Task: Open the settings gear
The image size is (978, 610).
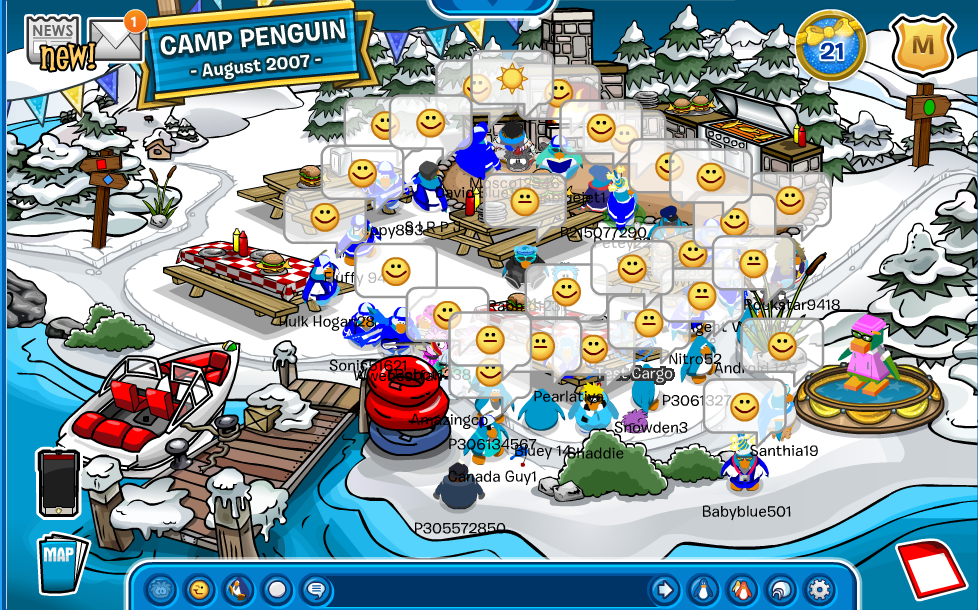Action: [x=819, y=588]
